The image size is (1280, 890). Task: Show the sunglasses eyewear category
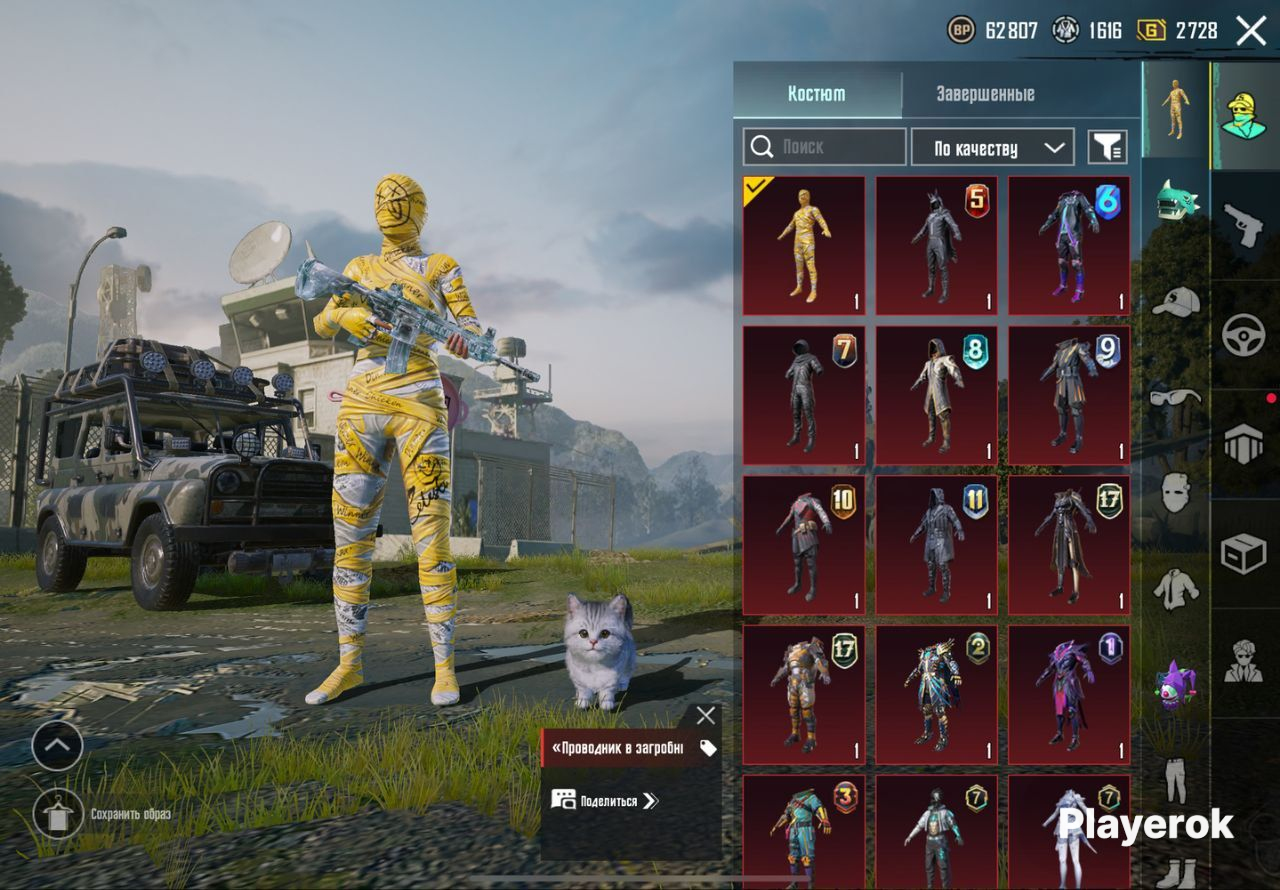1176,397
